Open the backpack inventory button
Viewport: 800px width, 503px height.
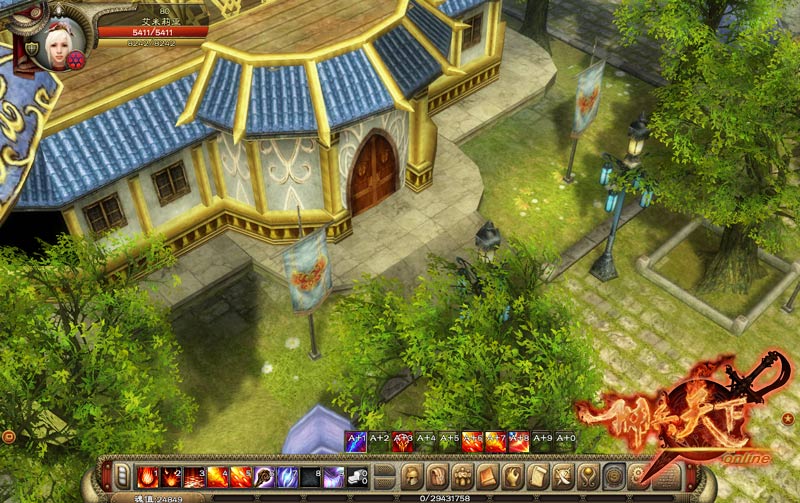pyautogui.click(x=437, y=475)
